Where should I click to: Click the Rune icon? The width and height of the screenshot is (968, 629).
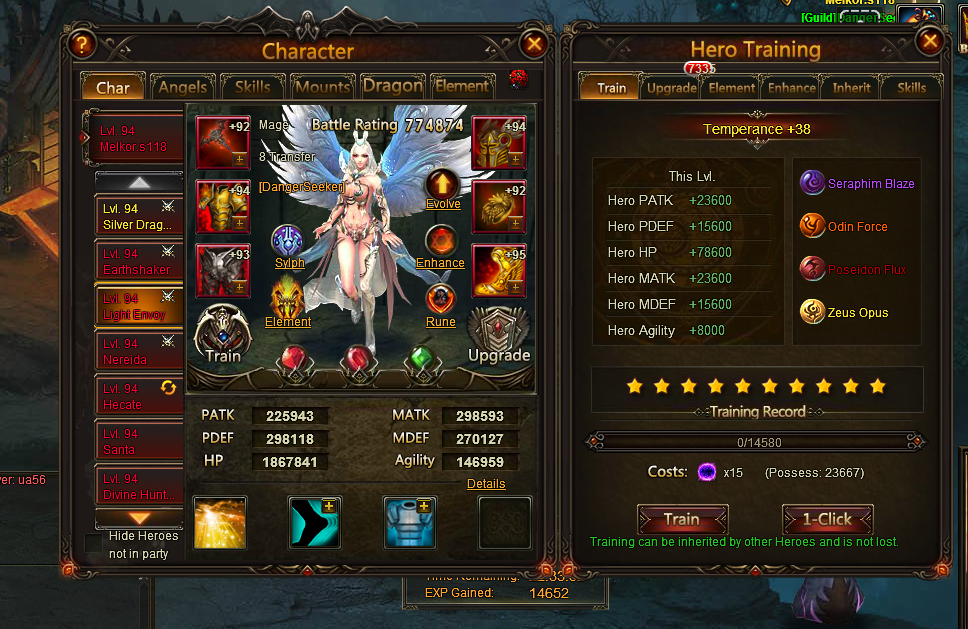[441, 303]
